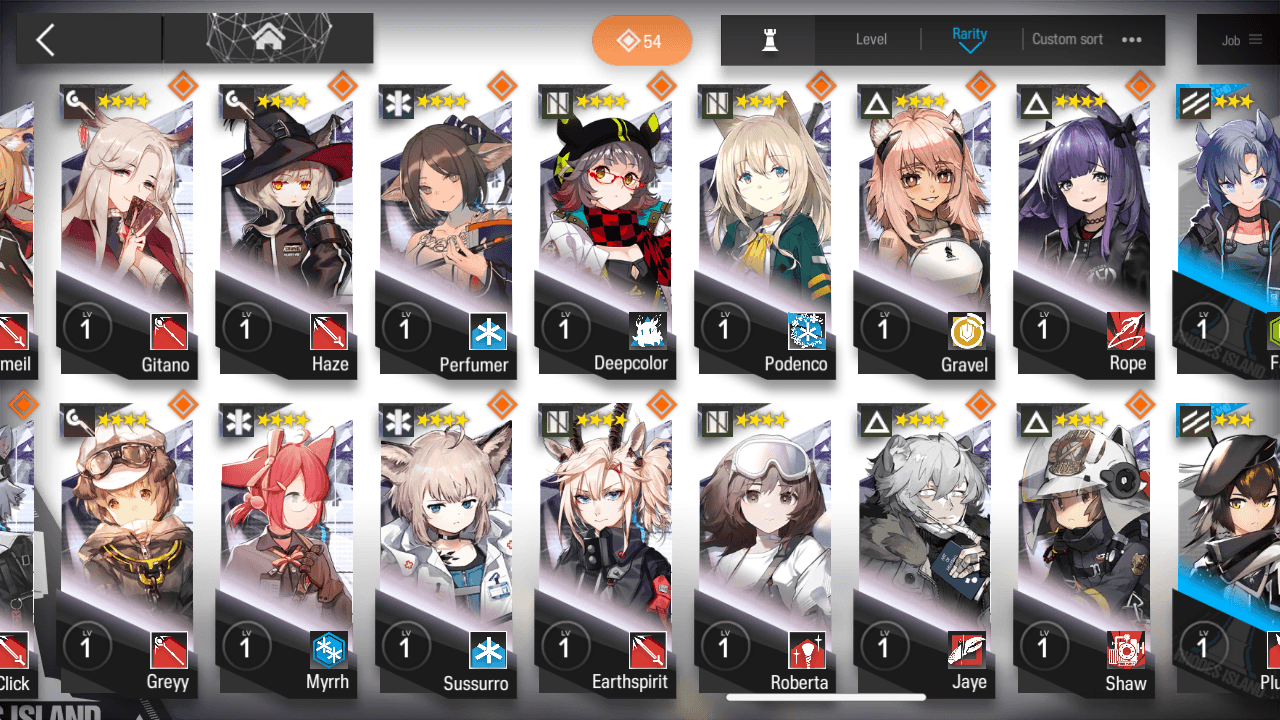Image resolution: width=1280 pixels, height=720 pixels.
Task: Select the Earthspirit operator card
Action: (x=604, y=550)
